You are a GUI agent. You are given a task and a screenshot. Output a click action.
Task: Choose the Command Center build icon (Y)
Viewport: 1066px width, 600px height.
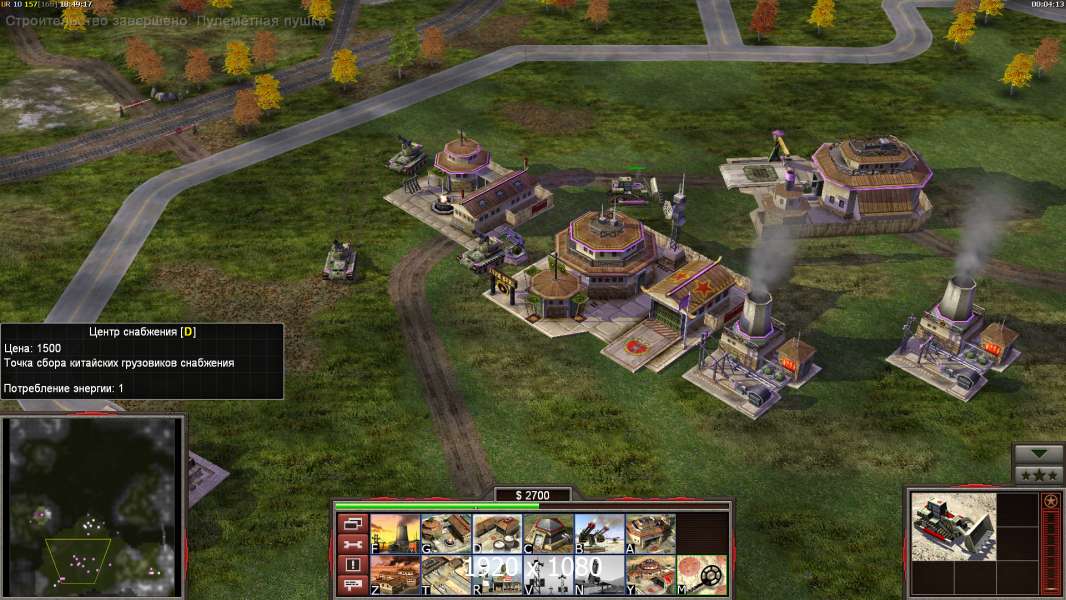(650, 575)
